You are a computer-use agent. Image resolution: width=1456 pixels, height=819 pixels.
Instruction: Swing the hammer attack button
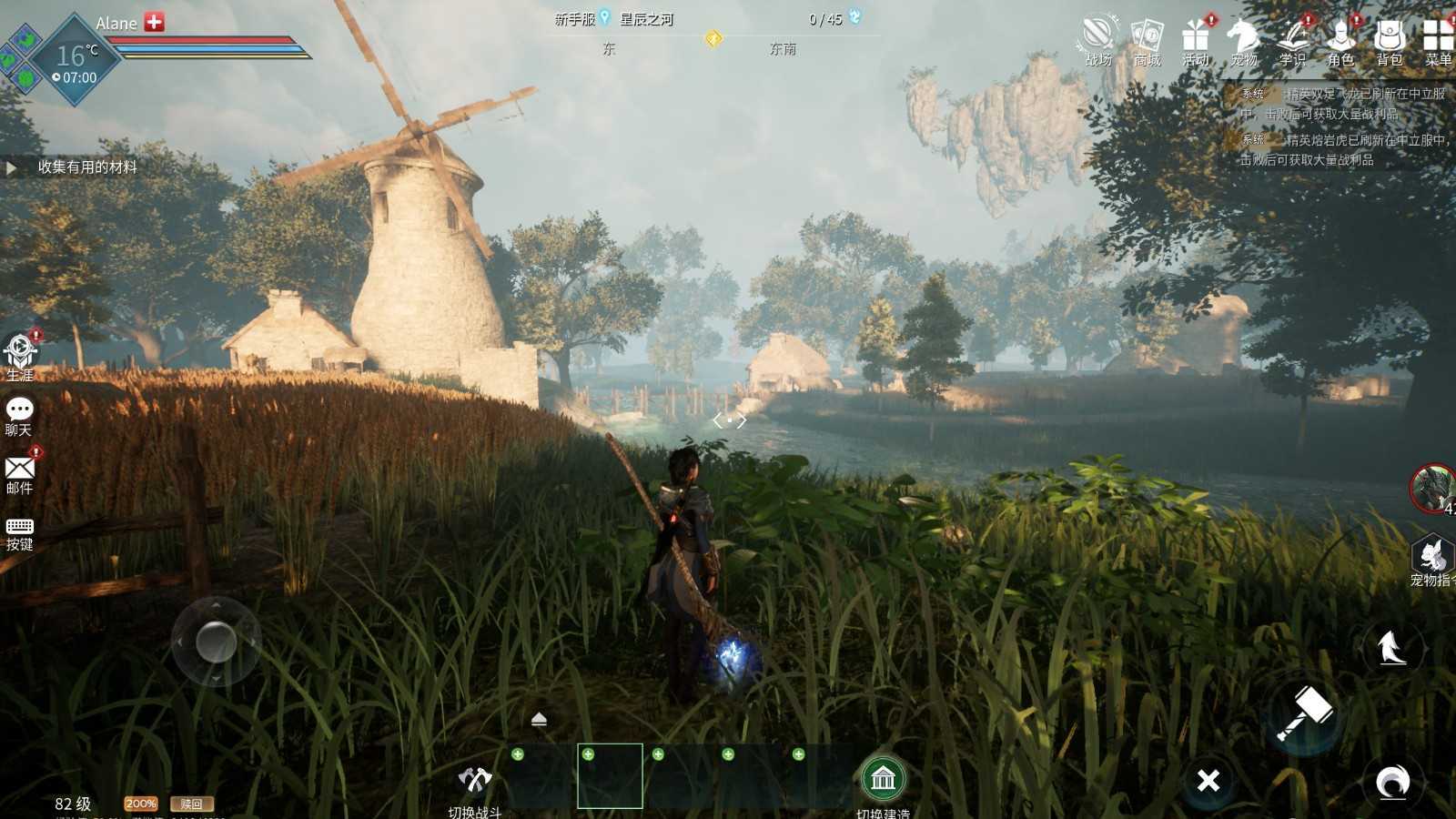[x=1305, y=713]
